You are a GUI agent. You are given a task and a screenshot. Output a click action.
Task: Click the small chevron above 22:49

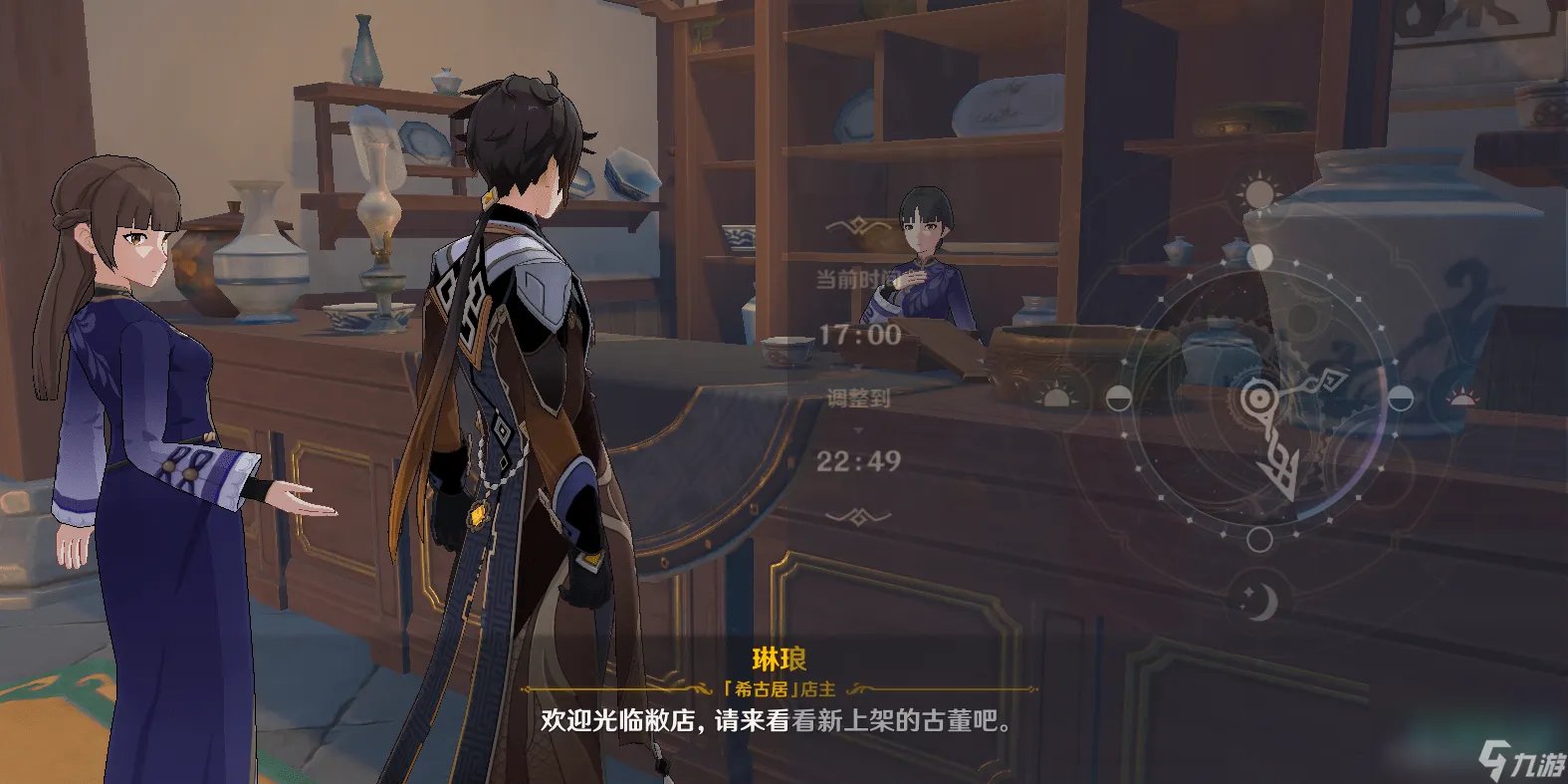click(x=858, y=430)
